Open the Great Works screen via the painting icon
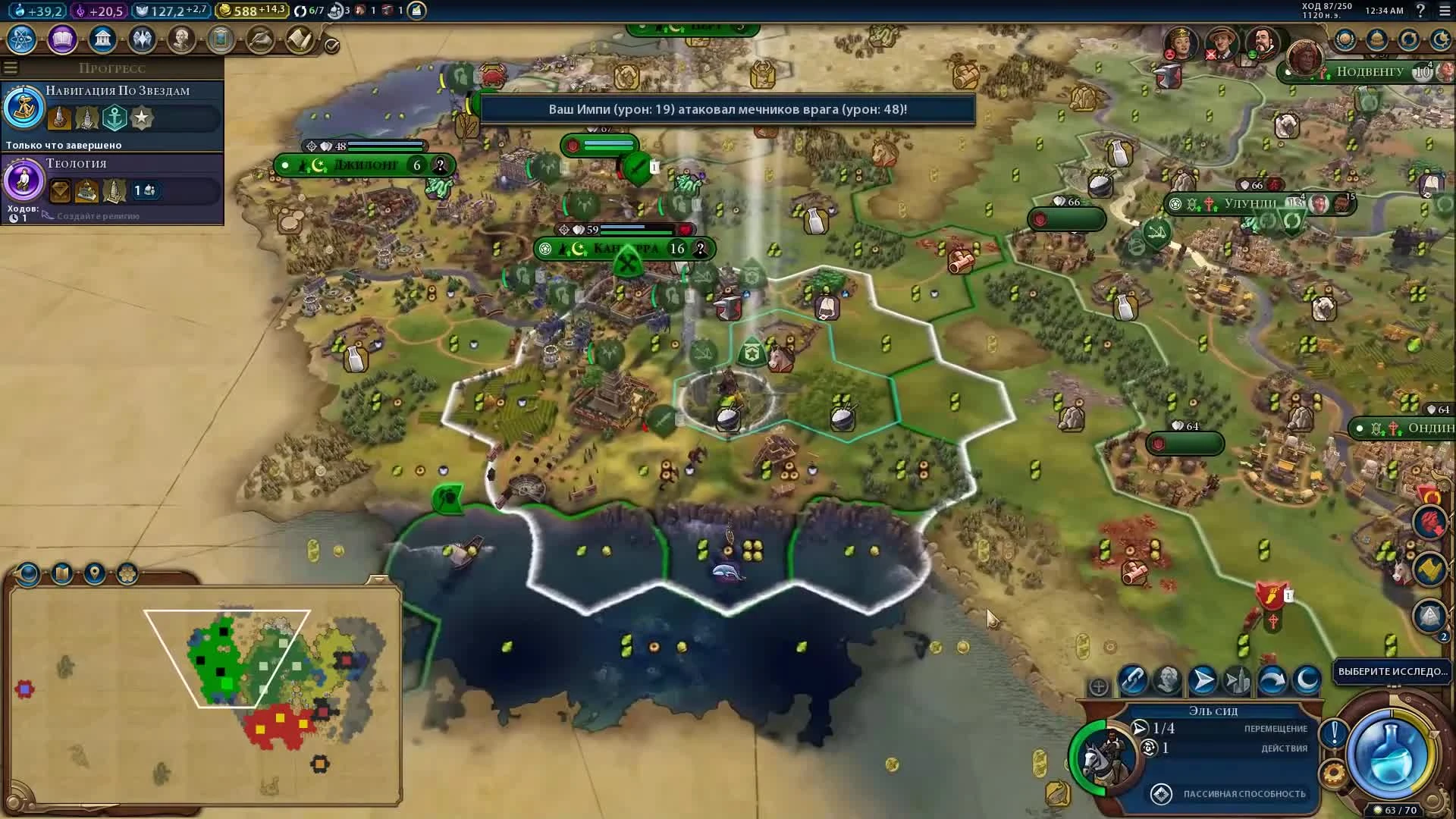Screen dimensions: 1456x819 (220, 39)
